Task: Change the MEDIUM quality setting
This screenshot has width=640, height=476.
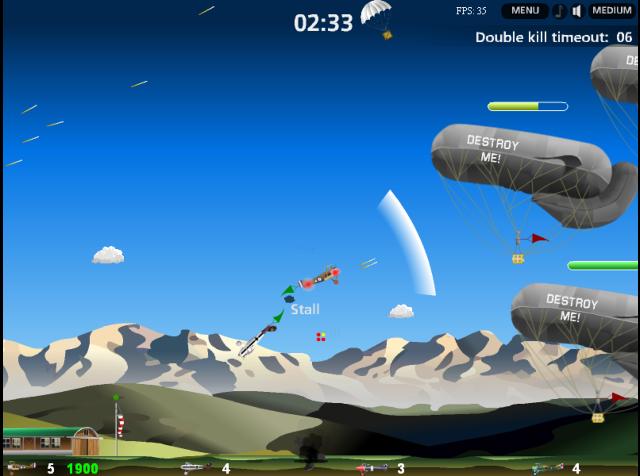Action: coord(611,11)
